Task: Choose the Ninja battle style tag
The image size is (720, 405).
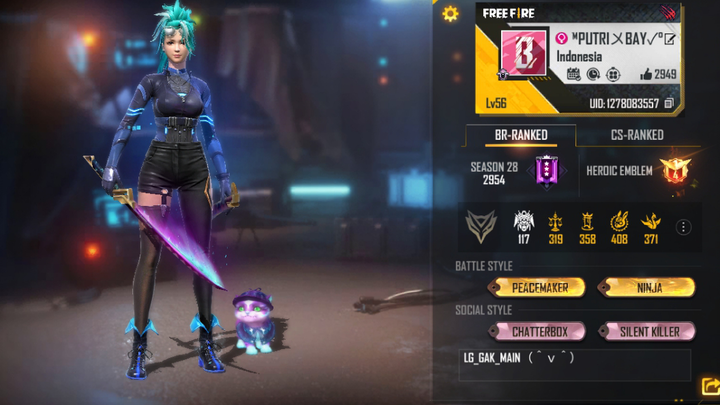Action: 647,287
